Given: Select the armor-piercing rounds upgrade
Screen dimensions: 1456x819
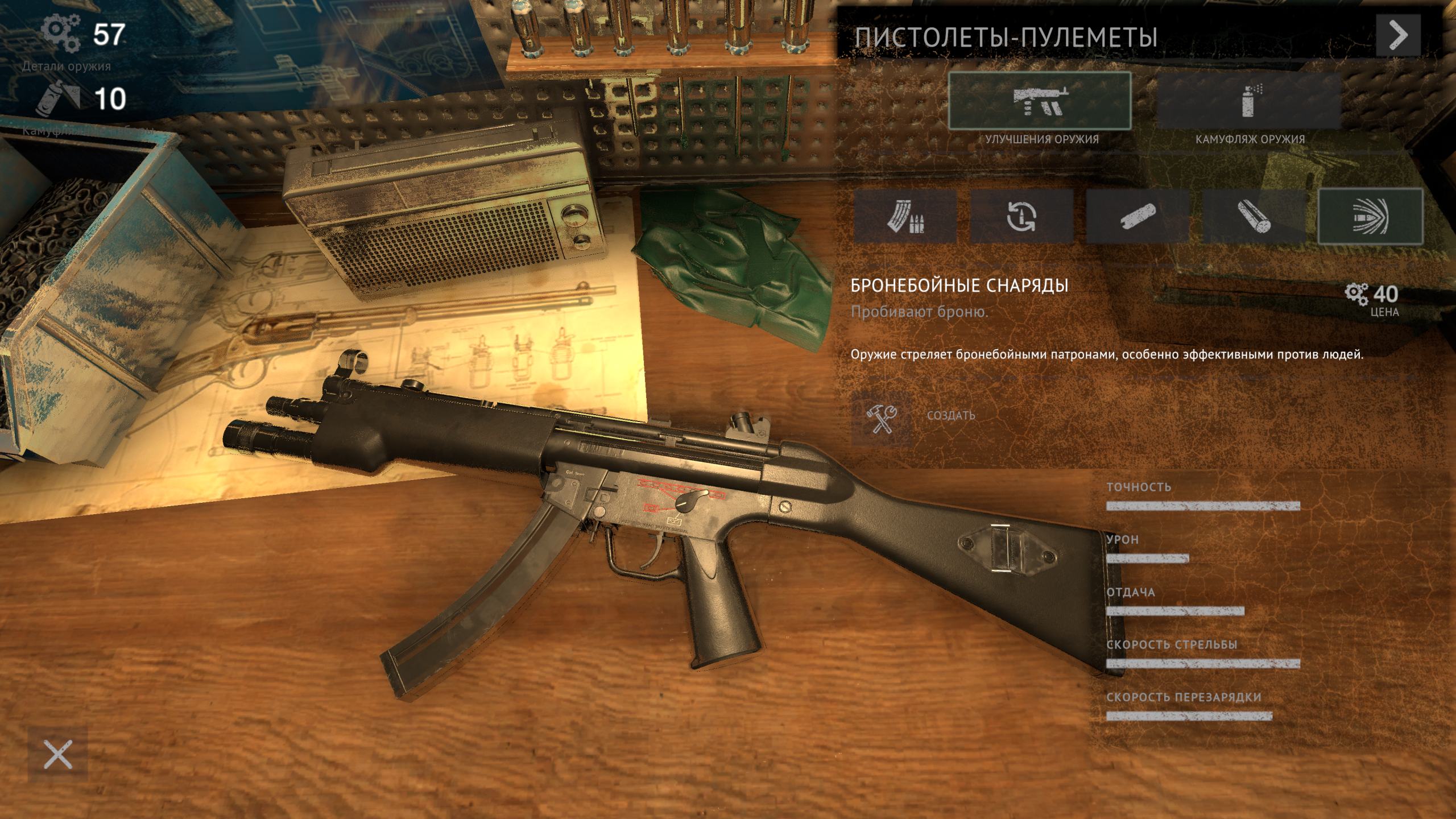Looking at the screenshot, I should pyautogui.click(x=1370, y=217).
